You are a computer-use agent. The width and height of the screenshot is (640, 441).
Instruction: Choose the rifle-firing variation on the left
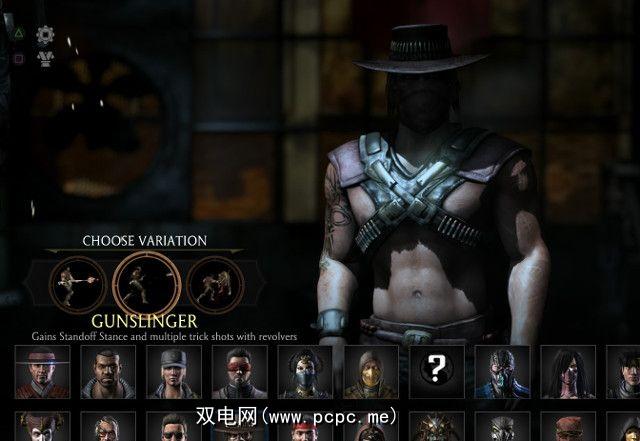point(78,283)
